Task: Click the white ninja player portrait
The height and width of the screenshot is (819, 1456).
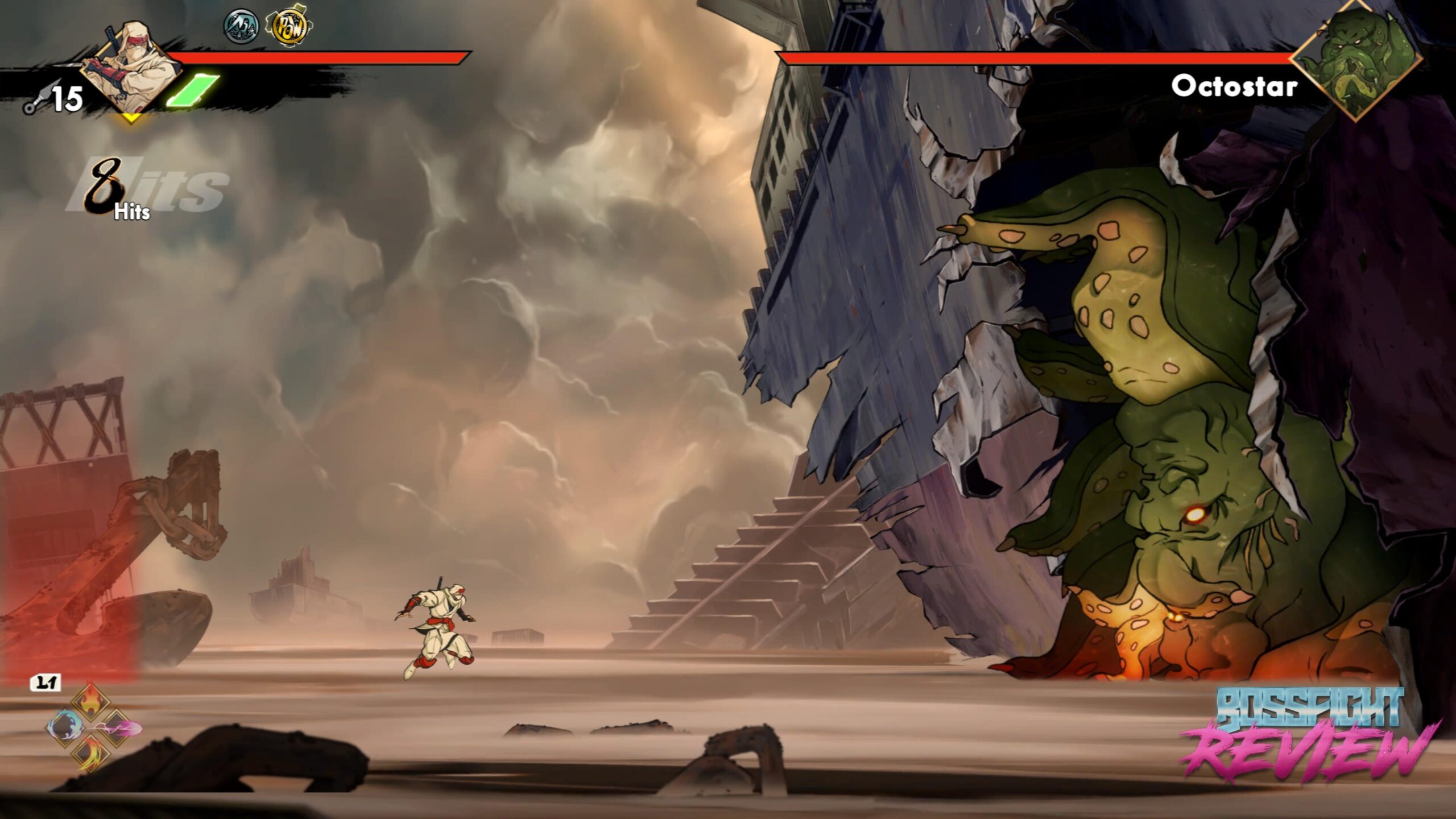Action: tap(130, 67)
